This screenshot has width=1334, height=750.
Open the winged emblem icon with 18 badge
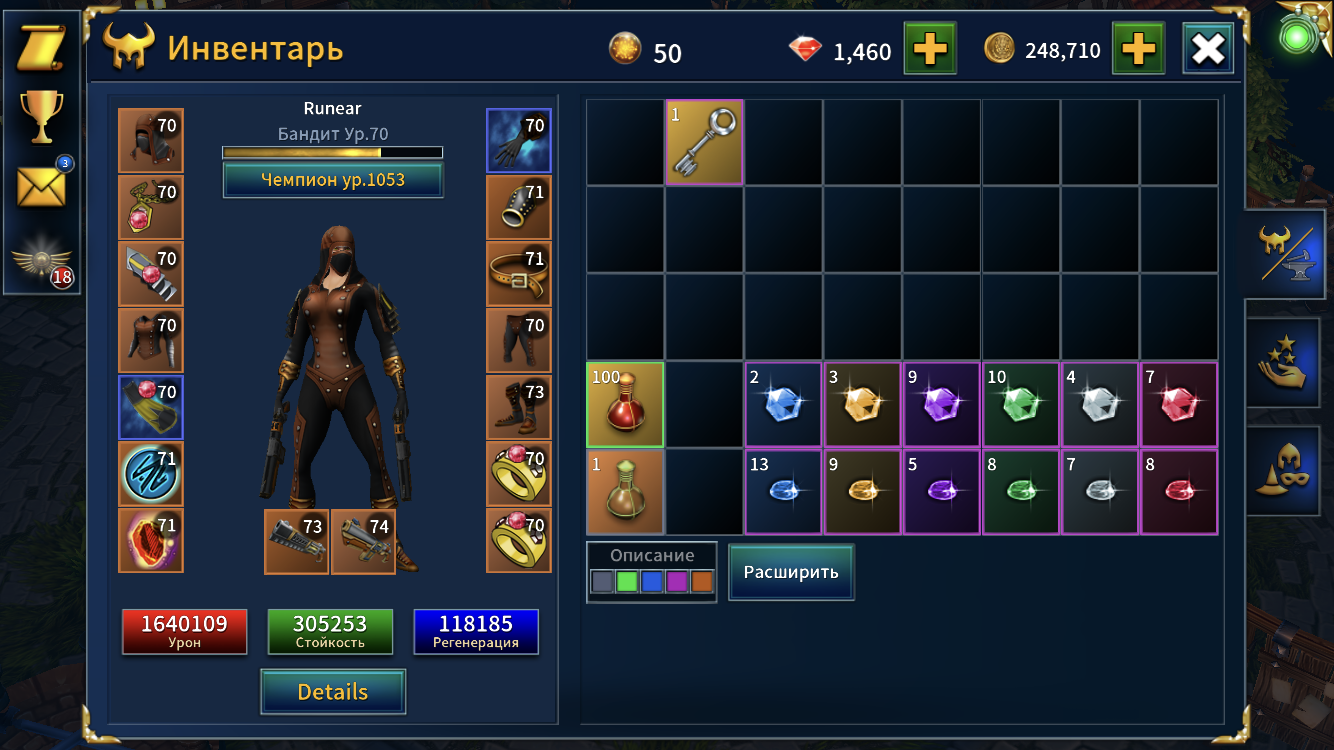coord(41,264)
